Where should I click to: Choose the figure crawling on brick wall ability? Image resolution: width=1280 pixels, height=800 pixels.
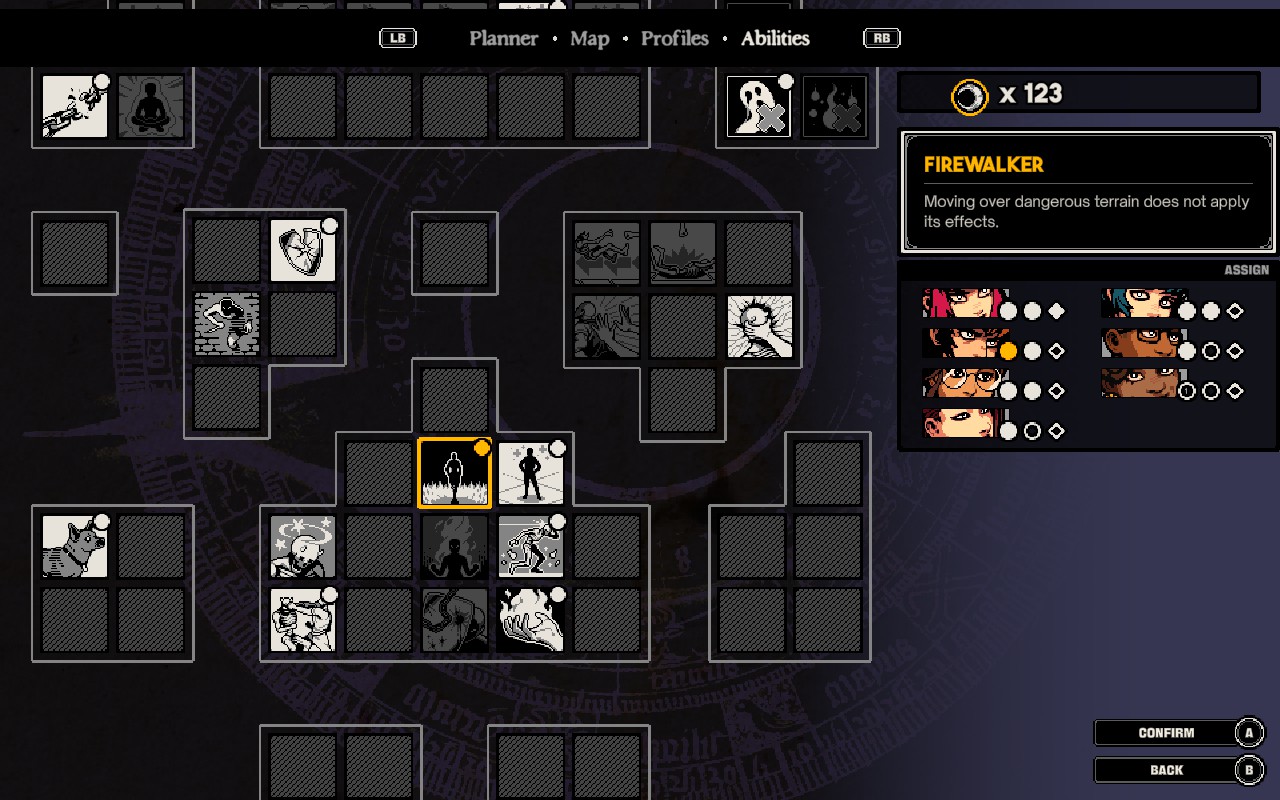(226, 324)
